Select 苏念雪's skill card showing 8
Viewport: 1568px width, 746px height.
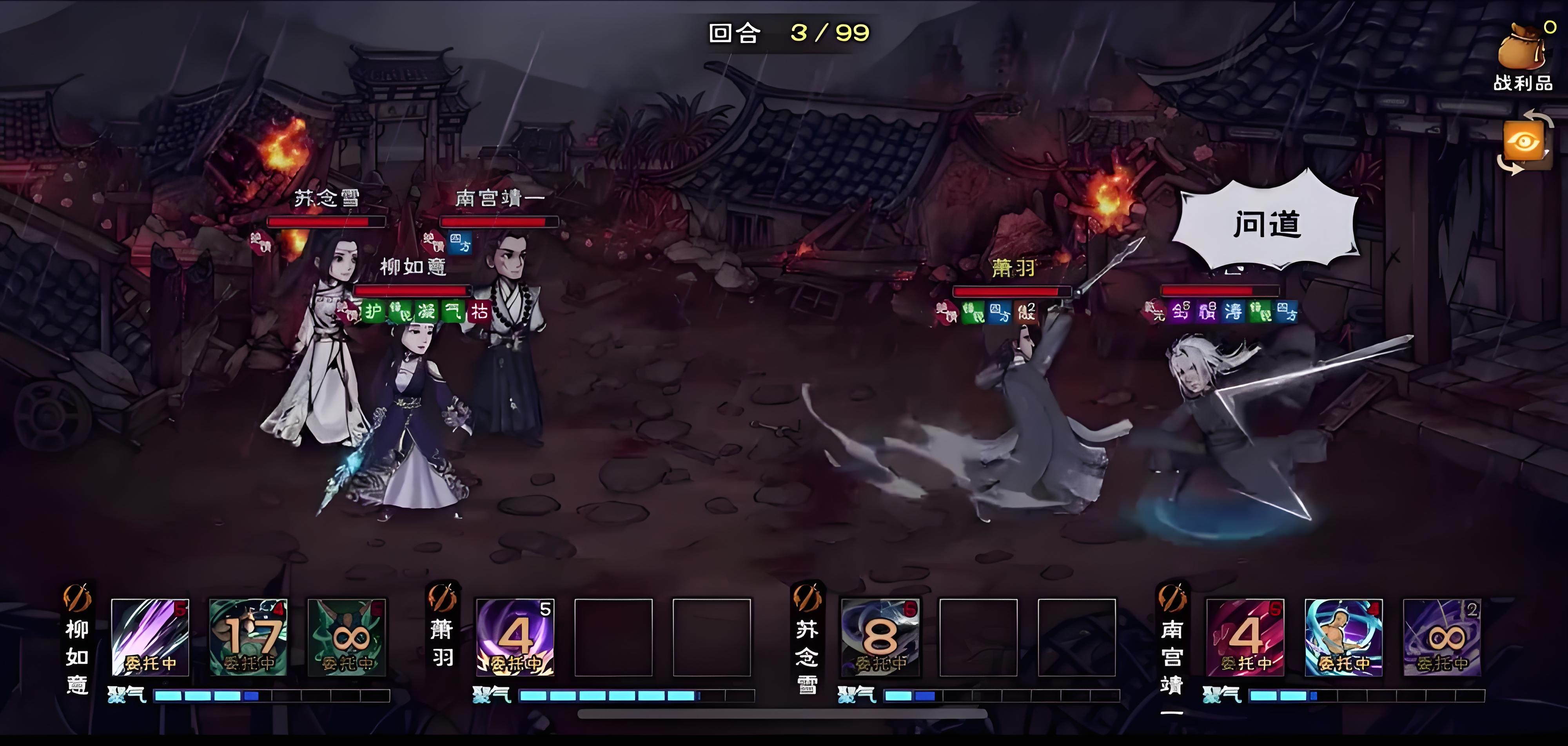tap(880, 637)
